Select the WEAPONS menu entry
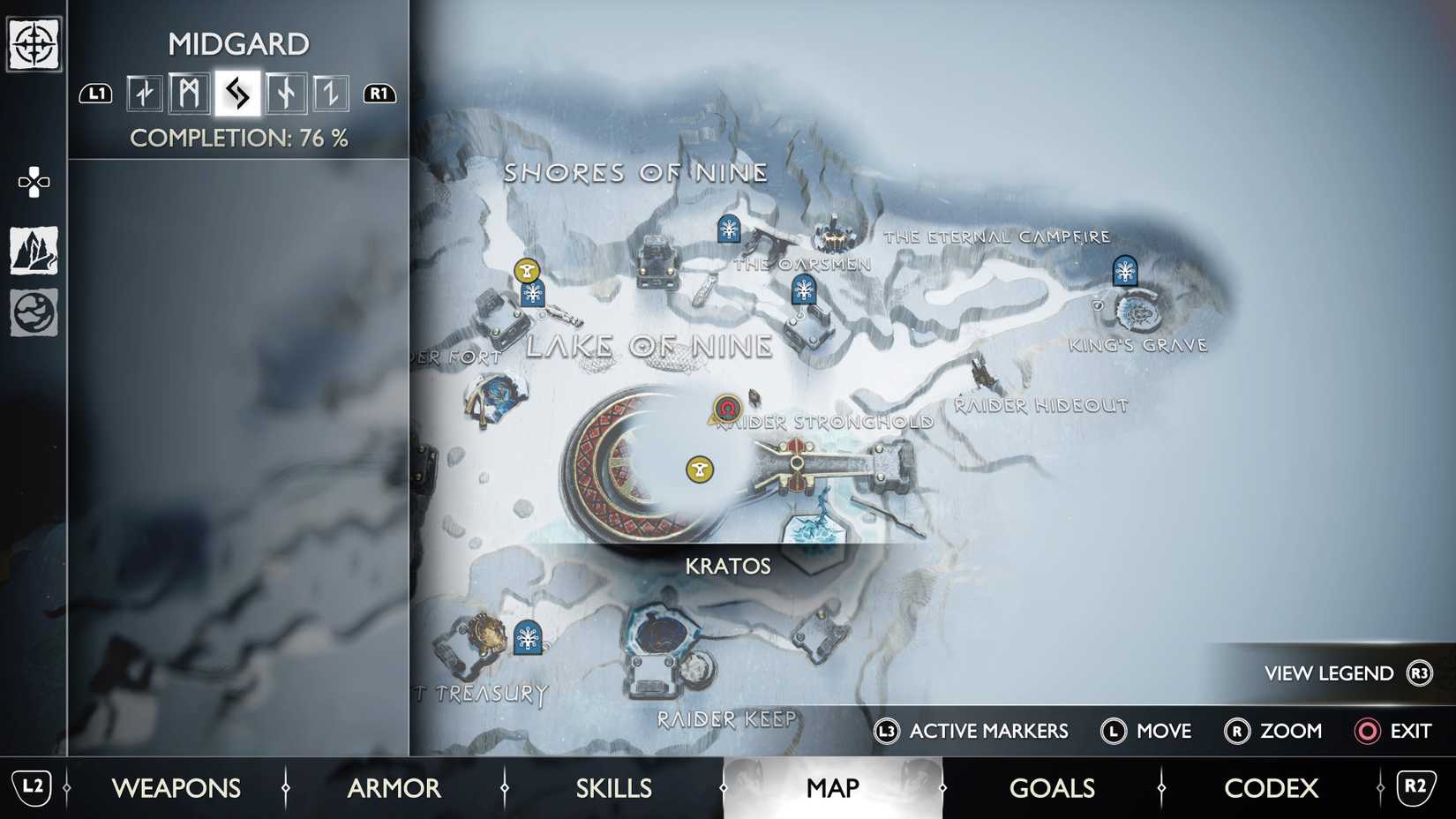 point(178,787)
